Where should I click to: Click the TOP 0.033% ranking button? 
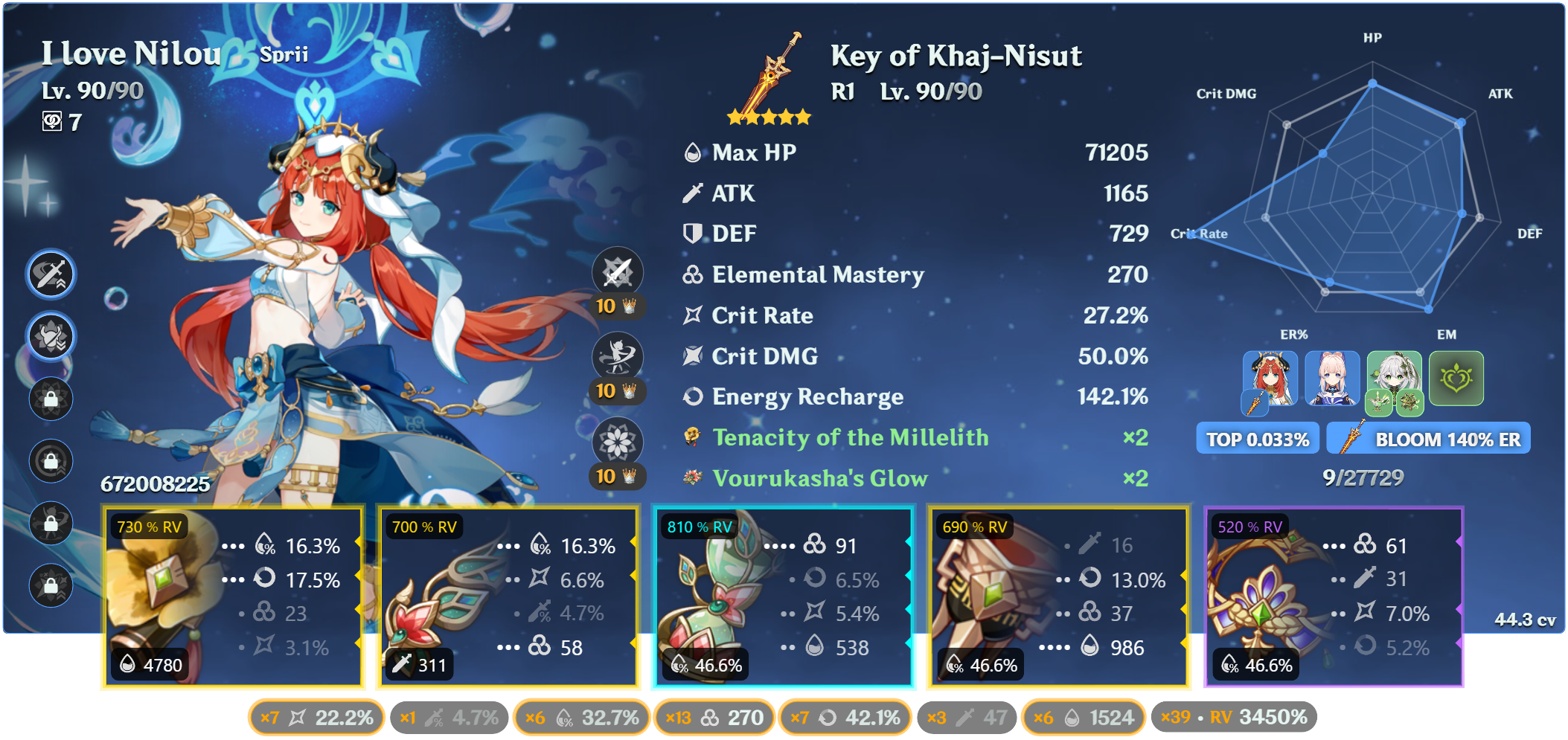point(1257,438)
